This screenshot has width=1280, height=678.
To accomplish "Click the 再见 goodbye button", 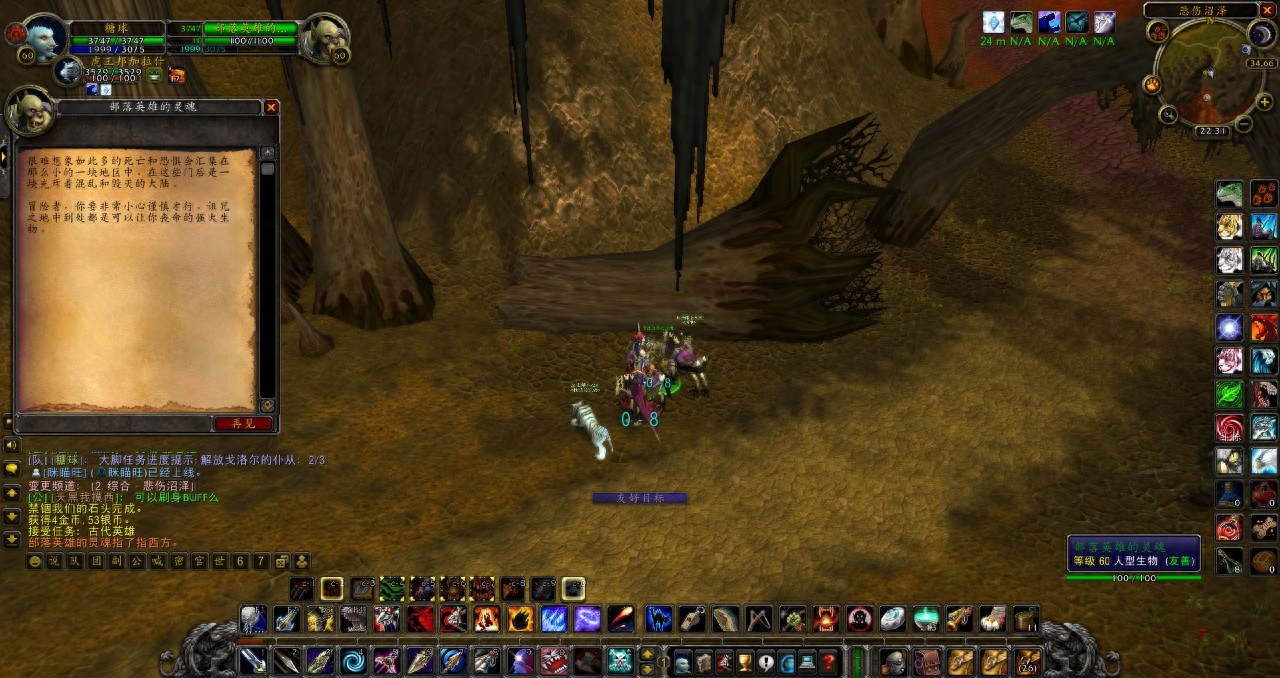I will [244, 423].
